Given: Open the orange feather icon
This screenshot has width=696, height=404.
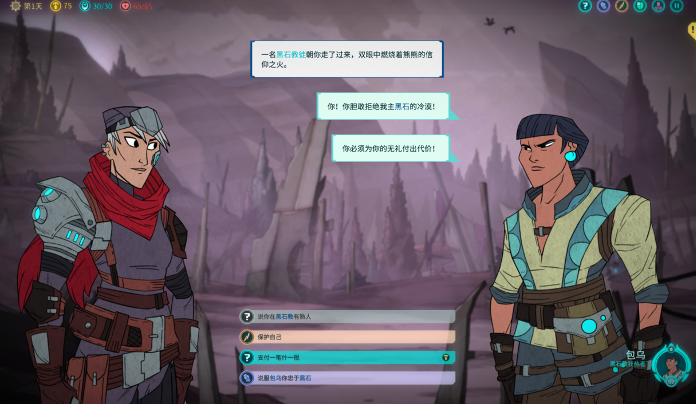Looking at the screenshot, I should pyautogui.click(x=621, y=6).
